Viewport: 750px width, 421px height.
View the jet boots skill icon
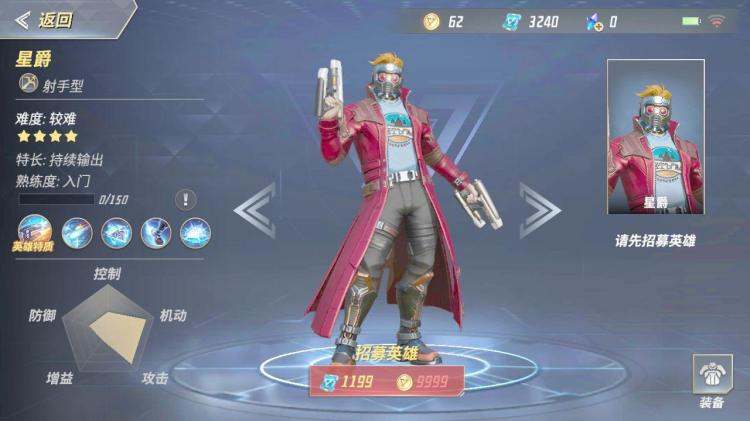pyautogui.click(x=155, y=233)
